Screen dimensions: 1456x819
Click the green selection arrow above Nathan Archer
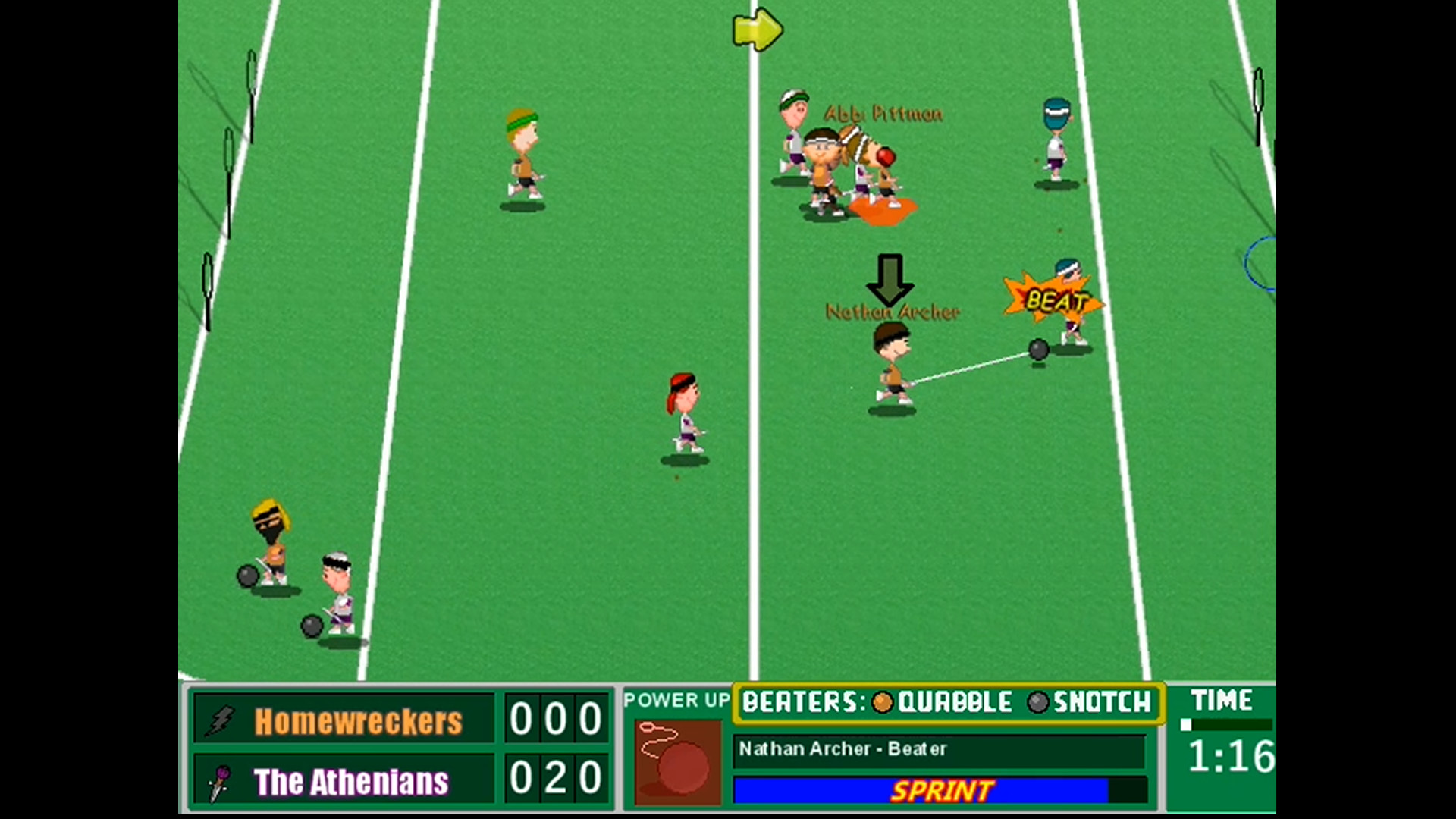[x=889, y=278]
